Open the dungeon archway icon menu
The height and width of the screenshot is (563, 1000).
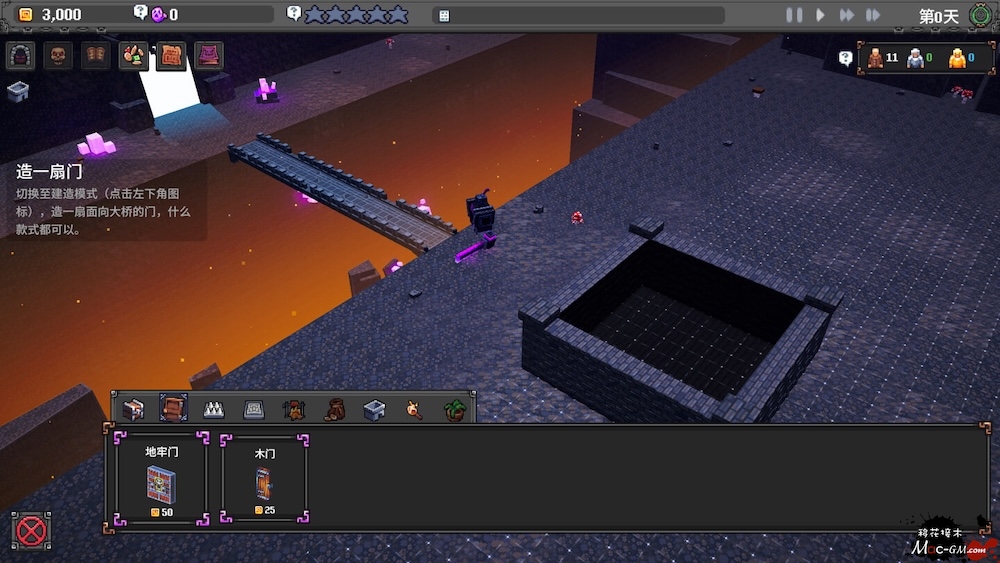pyautogui.click(x=20, y=55)
